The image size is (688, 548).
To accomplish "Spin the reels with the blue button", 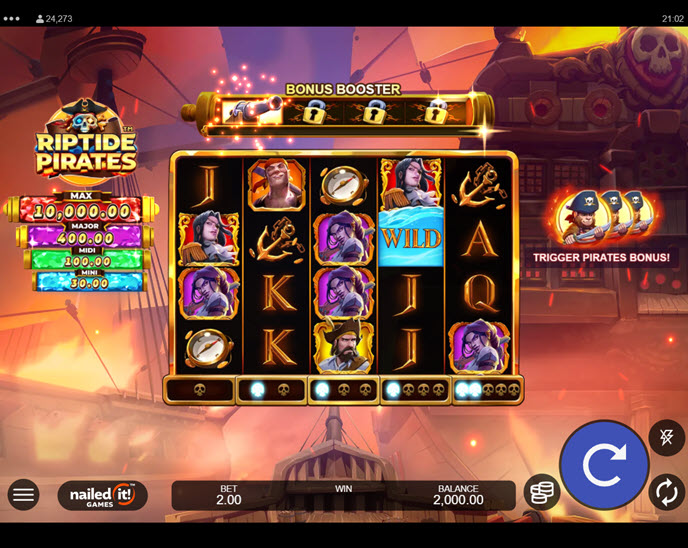I will [603, 465].
